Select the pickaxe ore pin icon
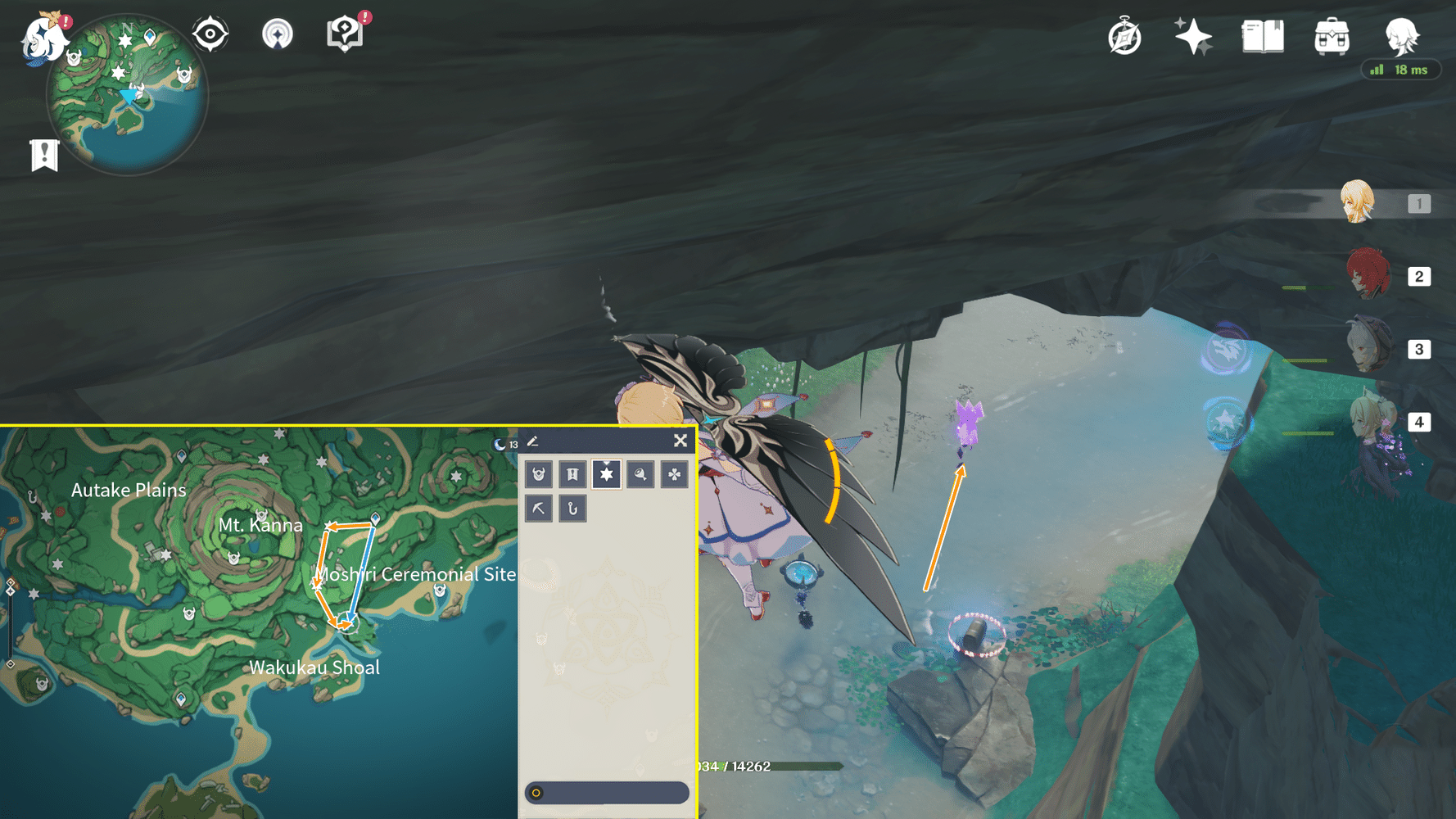The height and width of the screenshot is (819, 1456). [538, 509]
